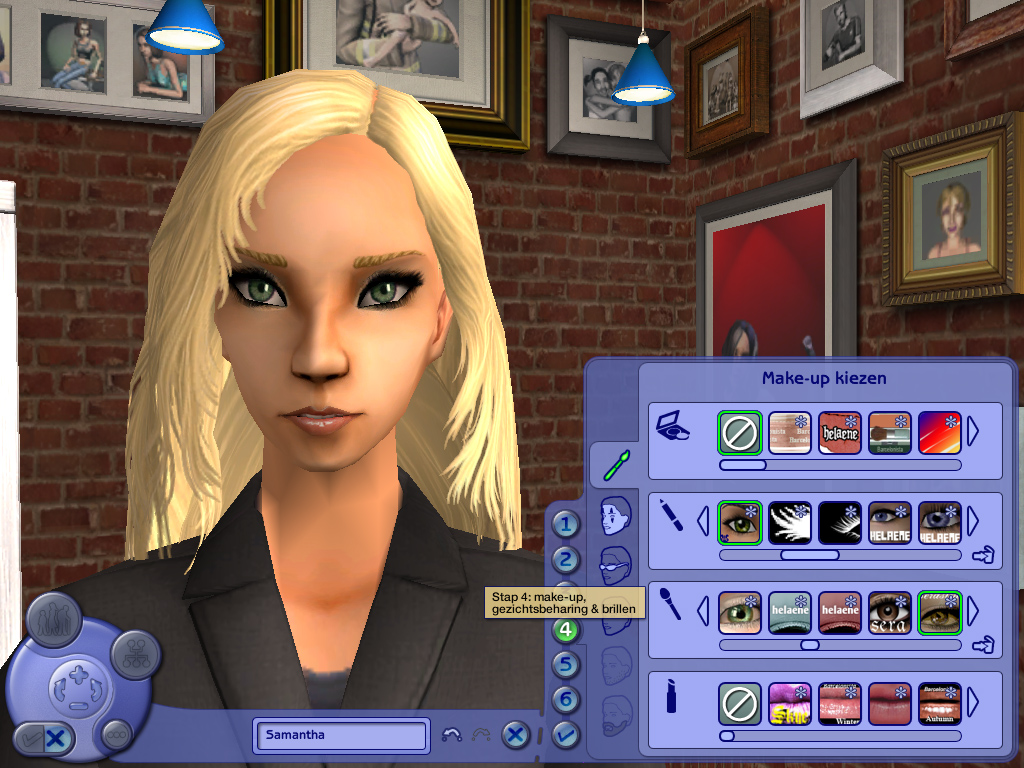Screen dimensions: 1024x768
Task: Apply the Winter lipstick thumbnail
Action: pyautogui.click(x=839, y=704)
